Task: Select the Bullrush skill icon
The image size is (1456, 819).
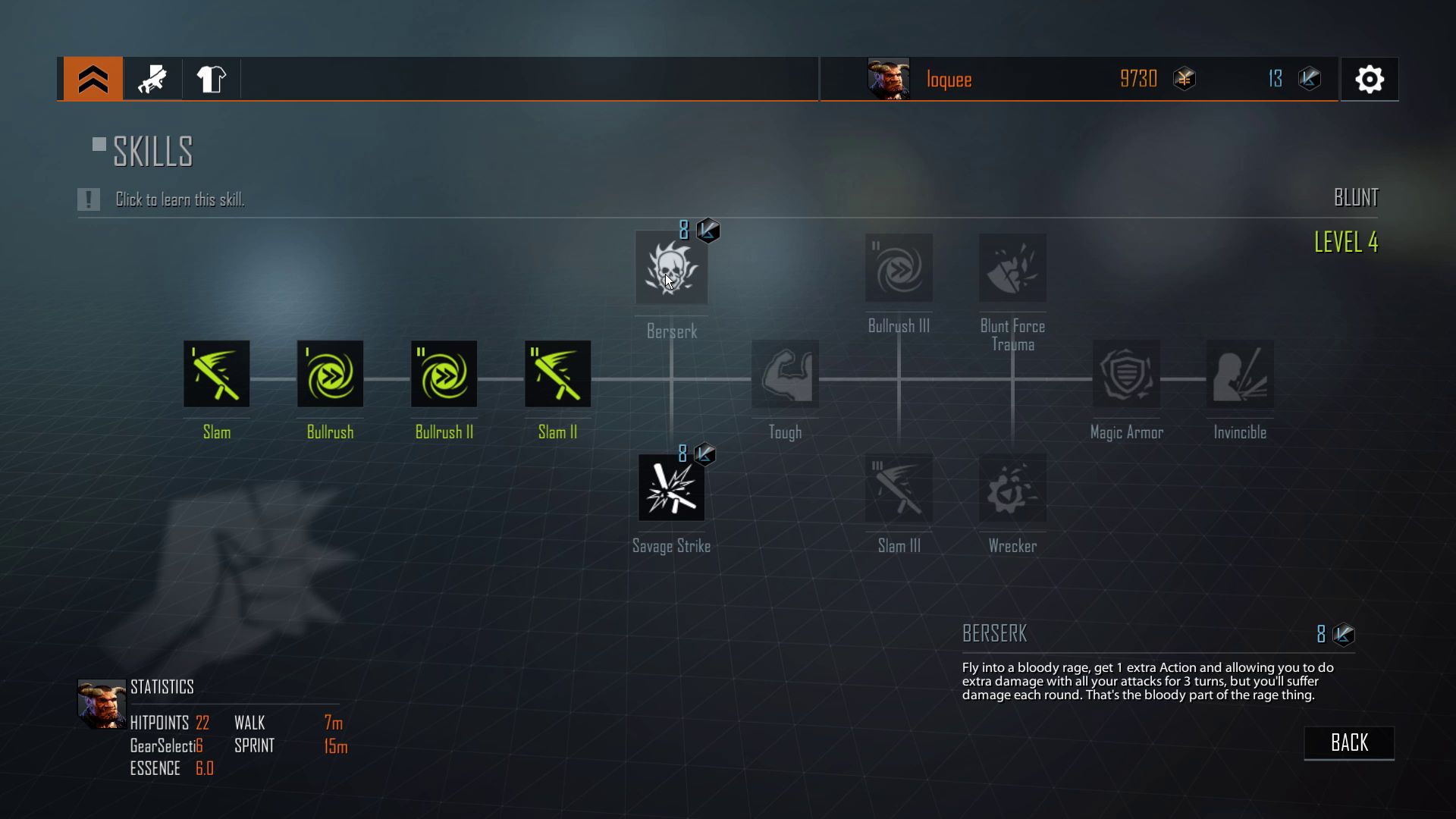Action: (331, 374)
